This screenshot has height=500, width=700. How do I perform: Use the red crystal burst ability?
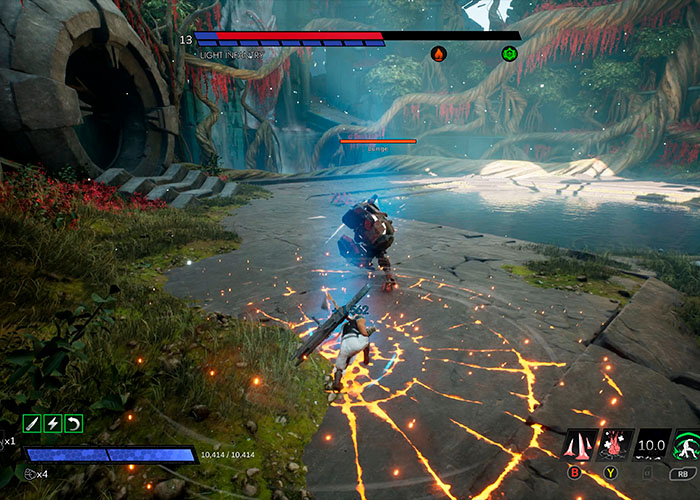pos(615,443)
